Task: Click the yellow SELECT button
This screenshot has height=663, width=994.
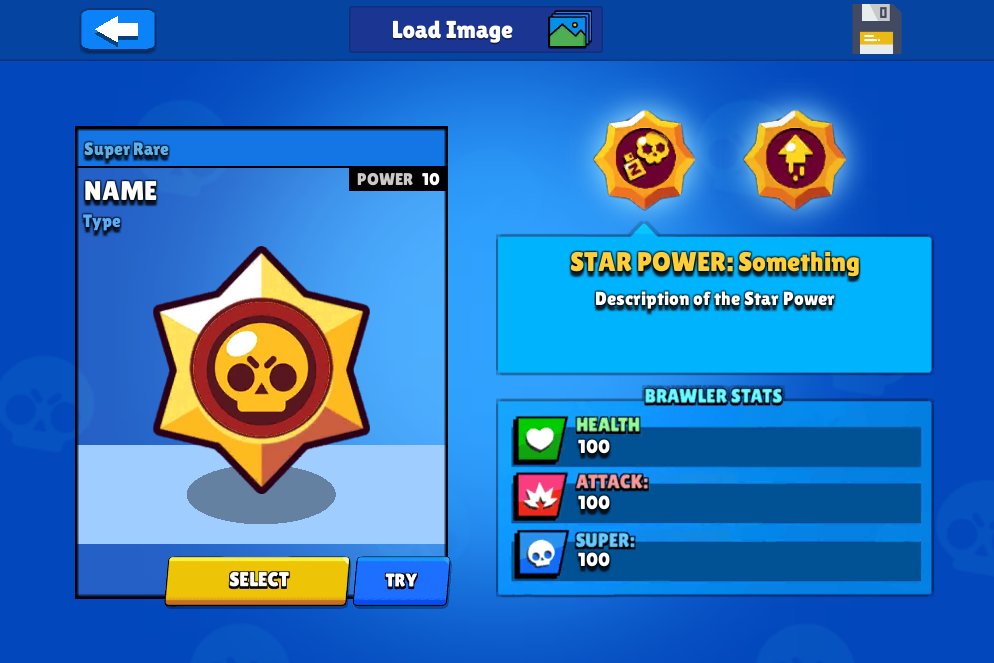Action: (258, 580)
